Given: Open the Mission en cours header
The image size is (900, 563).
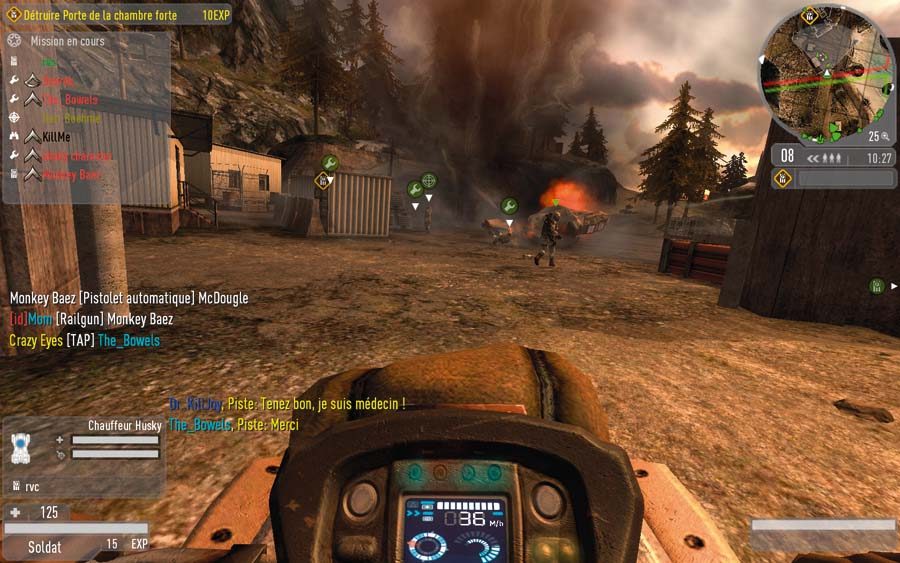Looking at the screenshot, I should 66,42.
